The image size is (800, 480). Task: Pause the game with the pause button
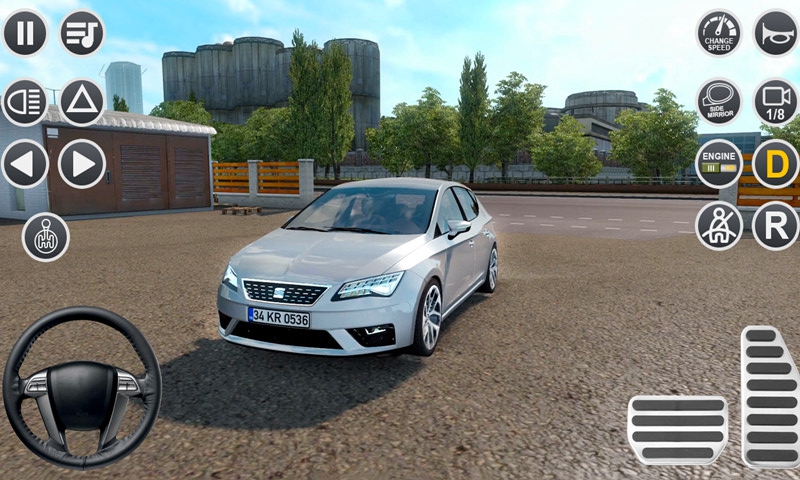click(x=25, y=33)
